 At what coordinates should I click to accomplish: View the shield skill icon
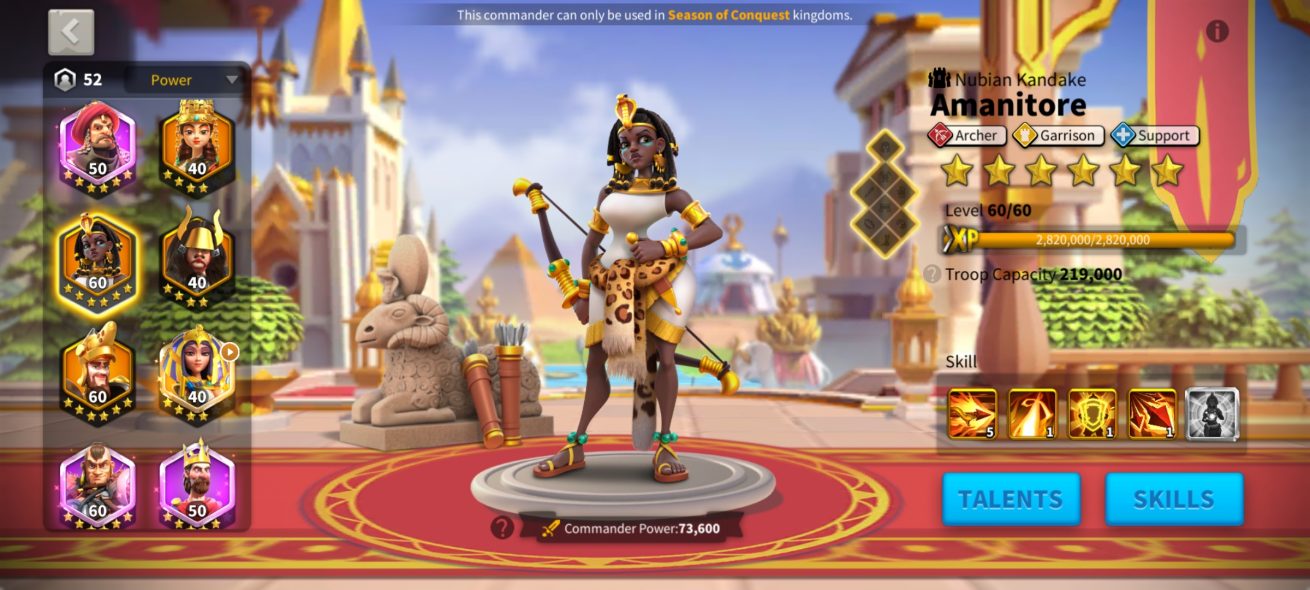(1092, 414)
